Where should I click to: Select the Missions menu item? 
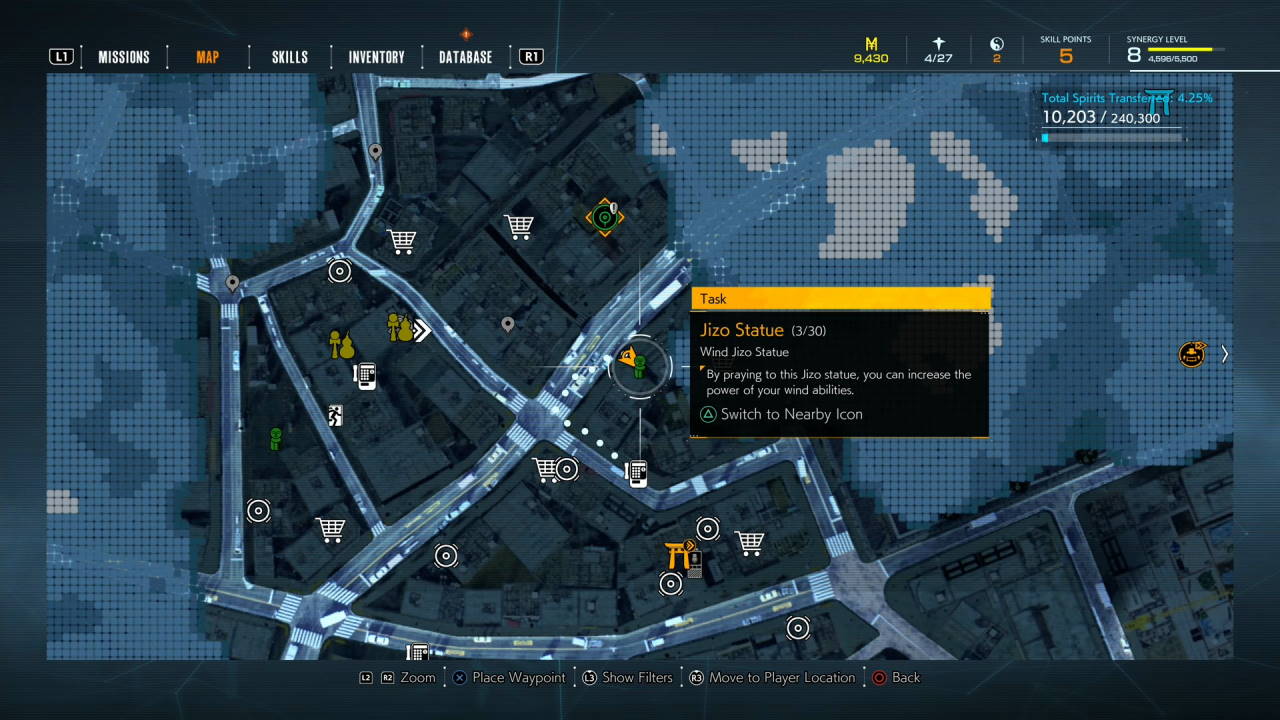click(124, 56)
